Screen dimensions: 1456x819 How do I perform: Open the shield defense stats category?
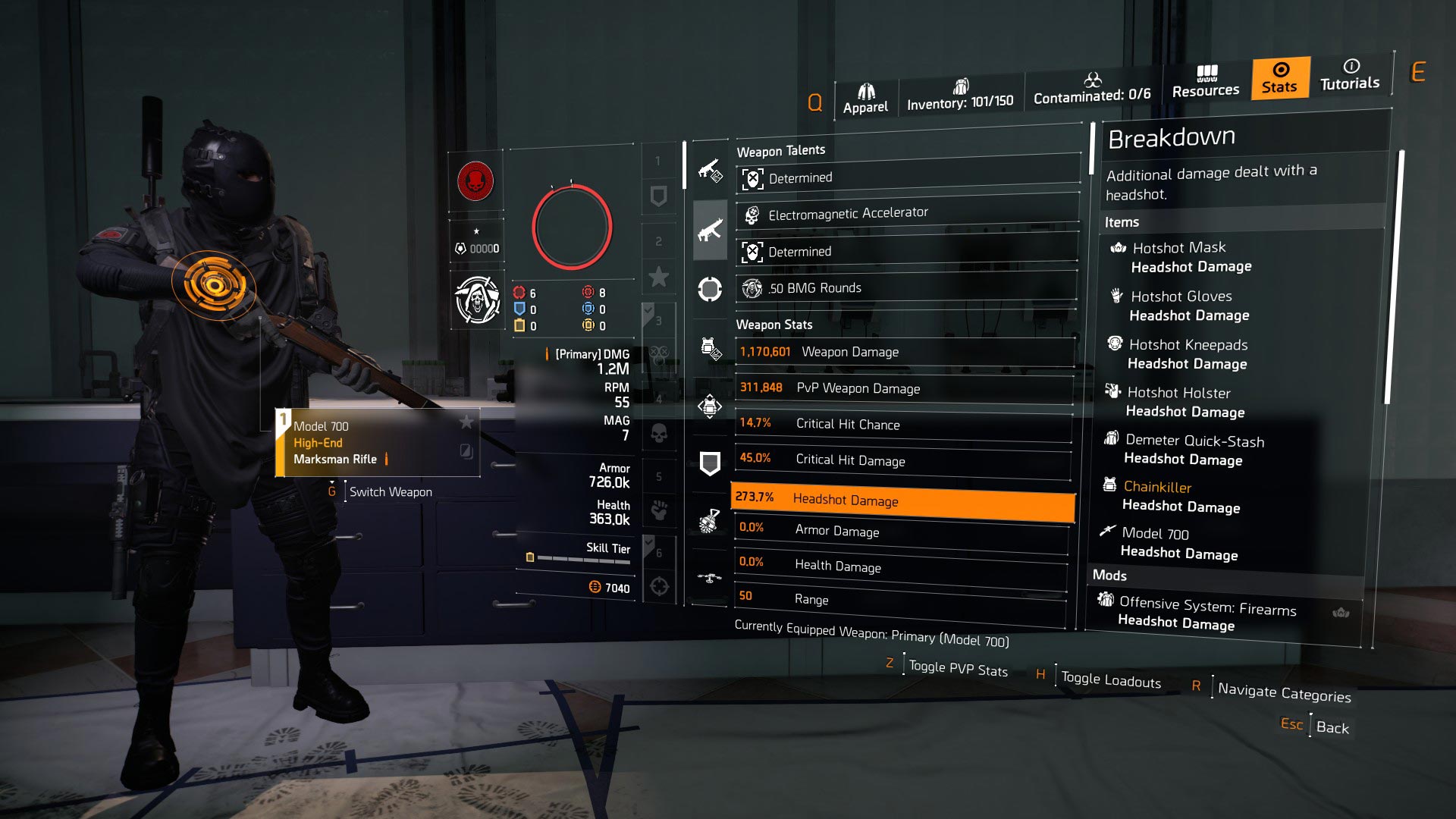710,463
